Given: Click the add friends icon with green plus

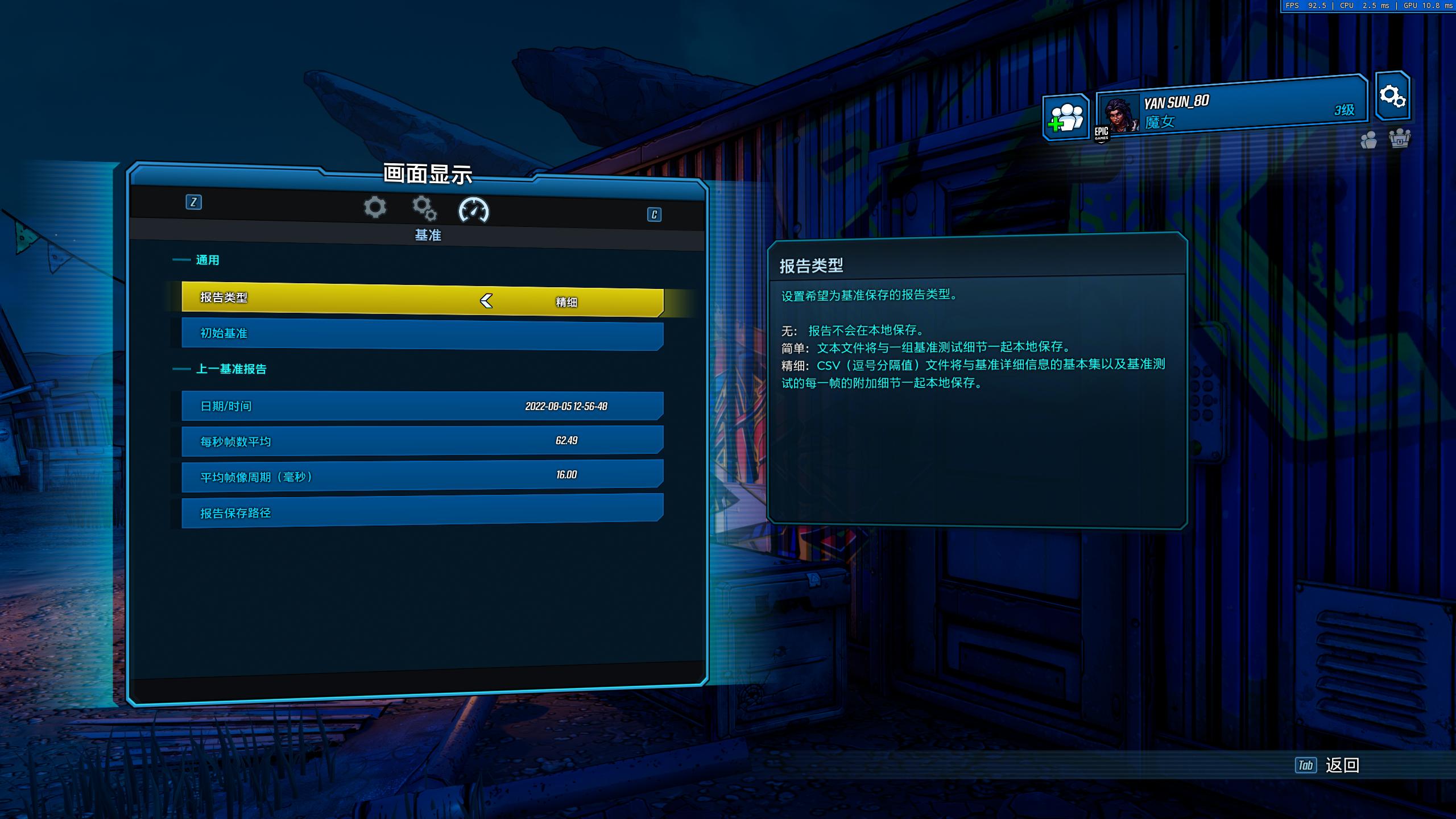Looking at the screenshot, I should click(1065, 115).
